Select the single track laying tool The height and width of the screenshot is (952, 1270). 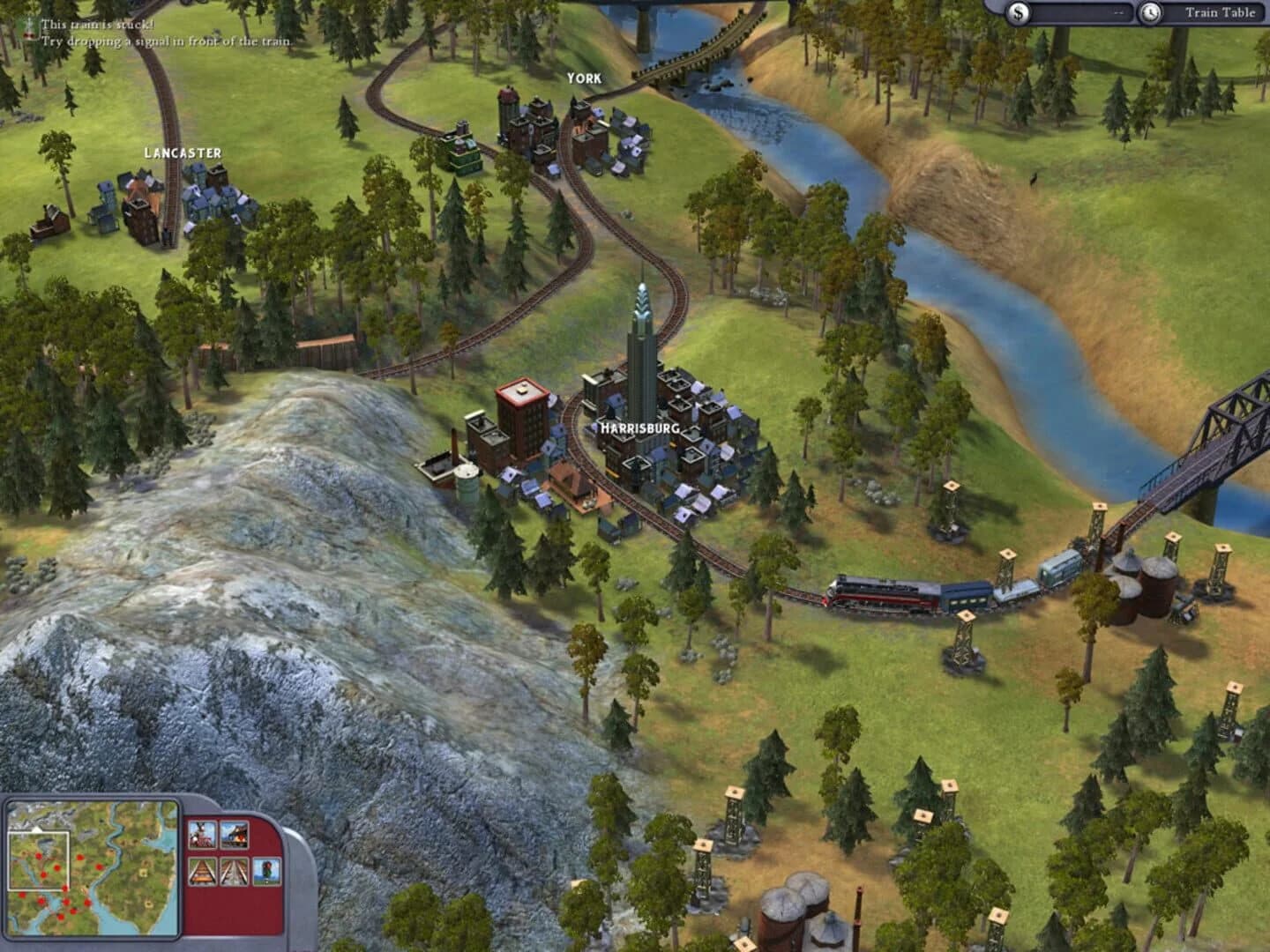[x=202, y=872]
